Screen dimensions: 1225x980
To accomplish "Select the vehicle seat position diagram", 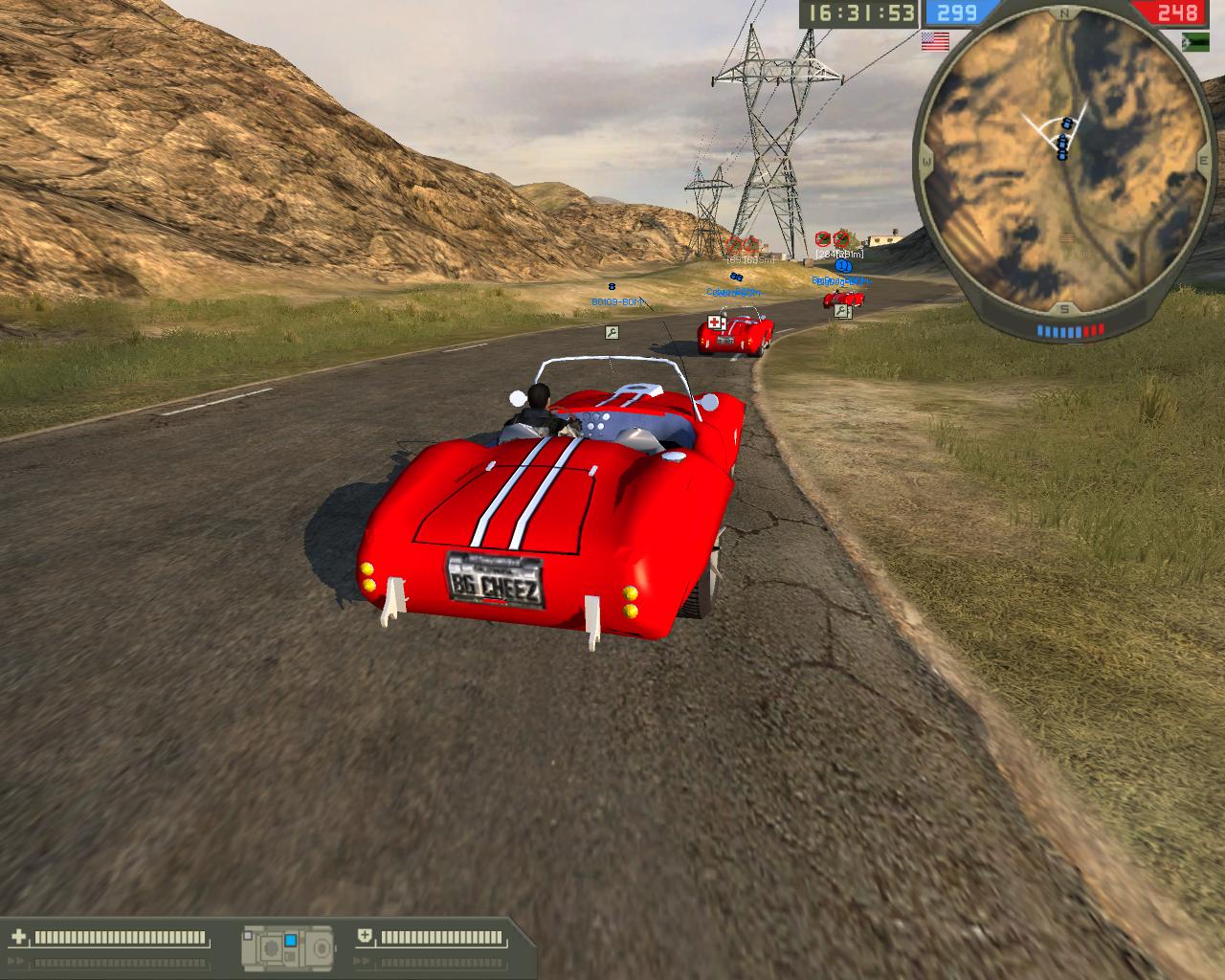I will pos(287,945).
